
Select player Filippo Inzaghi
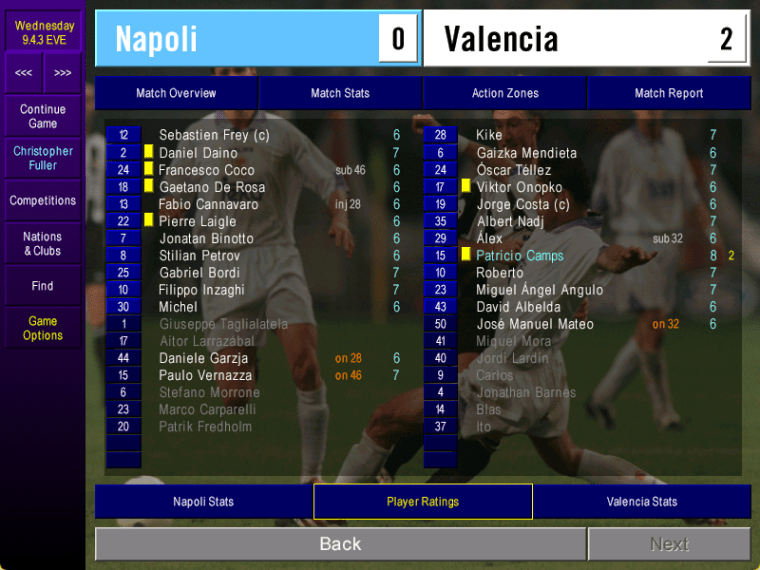coord(201,290)
